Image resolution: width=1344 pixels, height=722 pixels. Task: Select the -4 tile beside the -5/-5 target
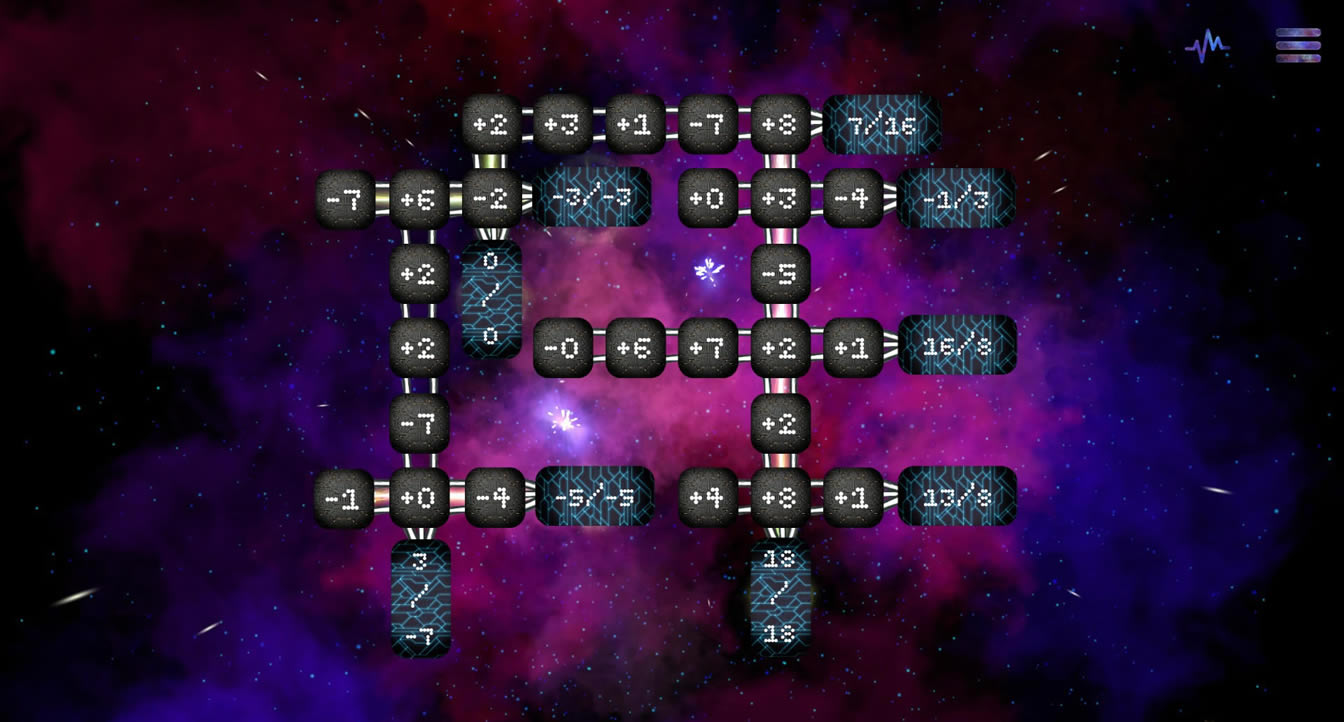(x=494, y=498)
